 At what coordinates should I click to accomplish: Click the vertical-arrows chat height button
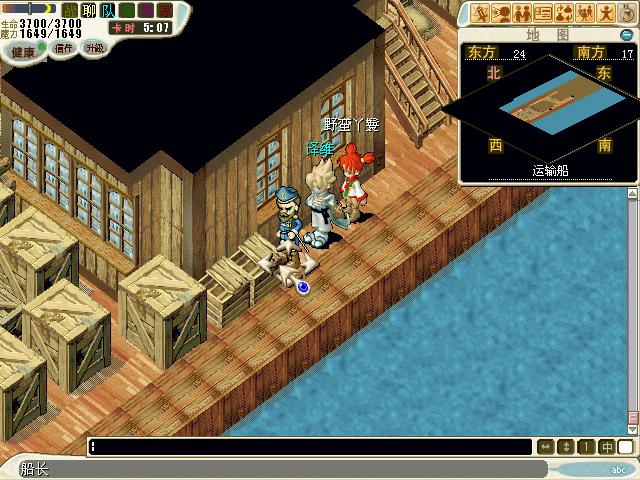point(566,447)
